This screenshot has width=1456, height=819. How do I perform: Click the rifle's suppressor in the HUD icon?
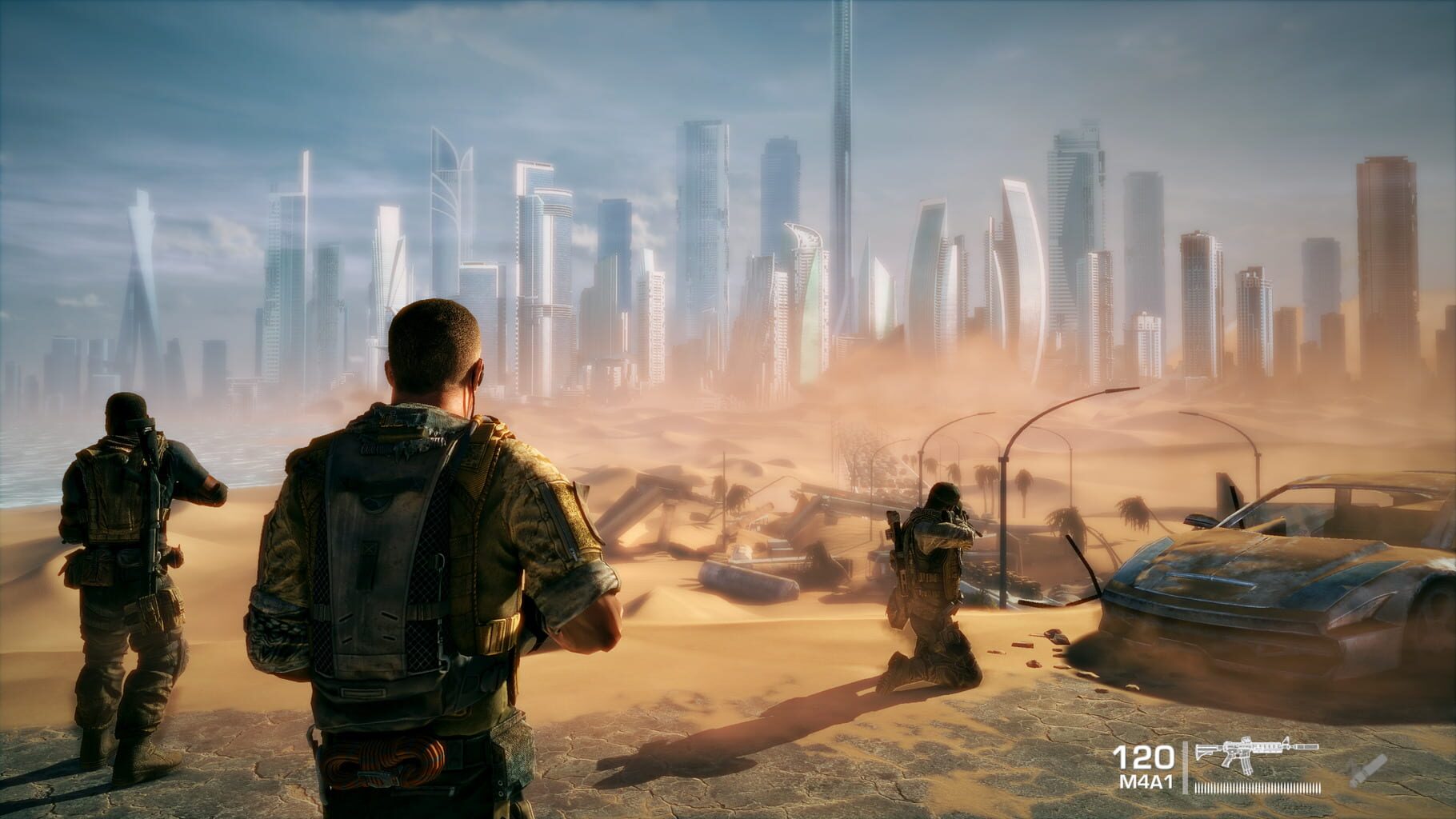click(x=1305, y=746)
